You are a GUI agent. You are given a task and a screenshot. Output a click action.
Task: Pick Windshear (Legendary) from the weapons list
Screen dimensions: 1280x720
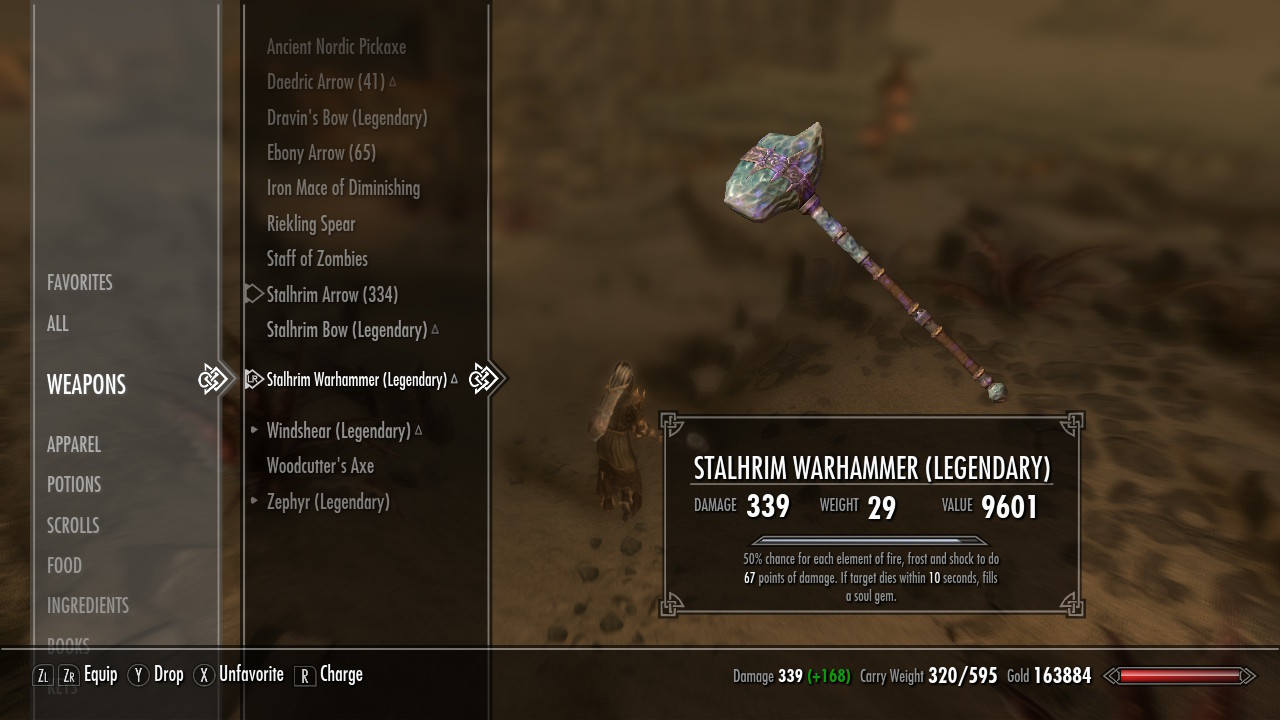(338, 431)
